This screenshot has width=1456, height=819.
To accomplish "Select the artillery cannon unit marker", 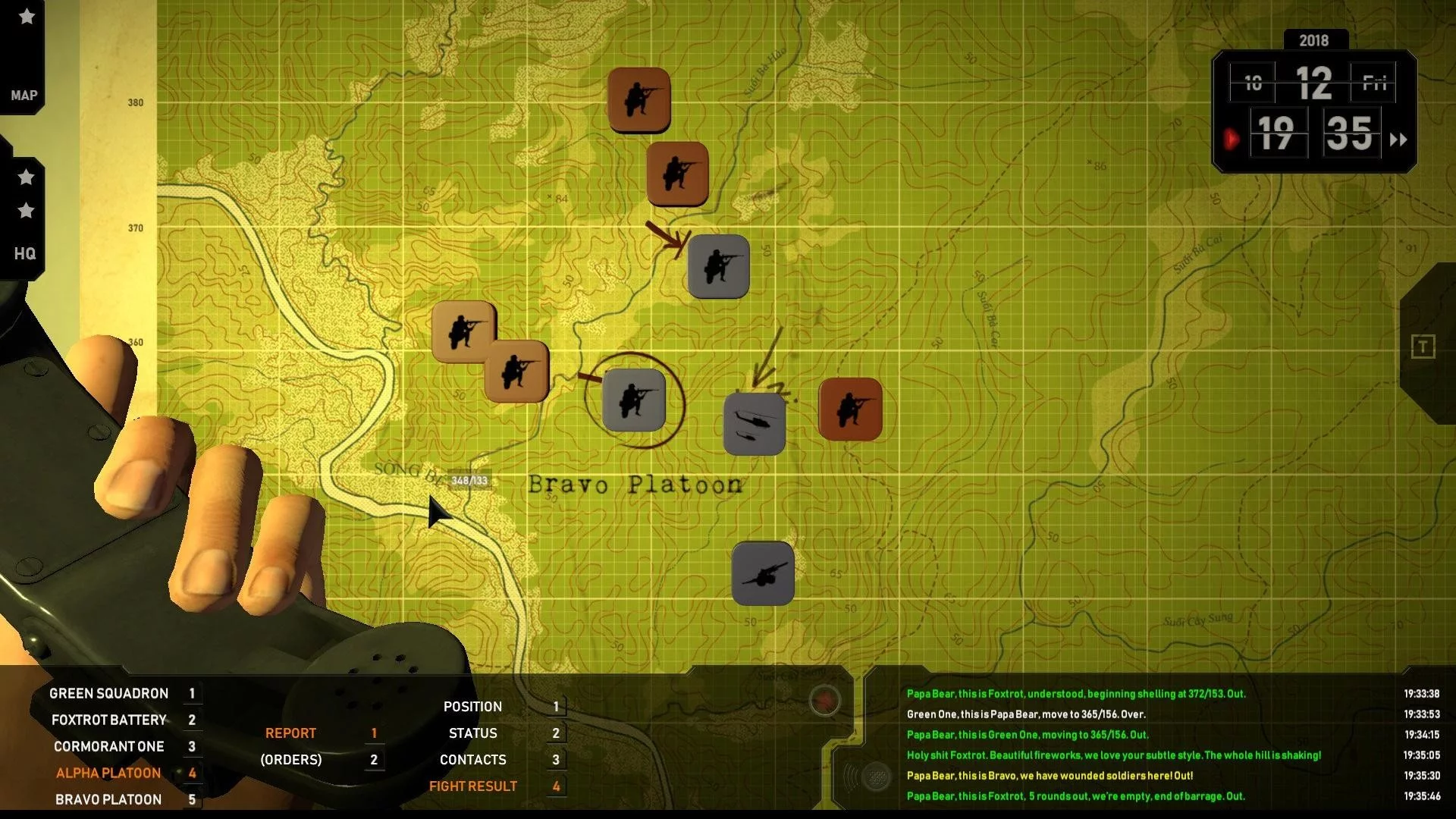I will [763, 573].
